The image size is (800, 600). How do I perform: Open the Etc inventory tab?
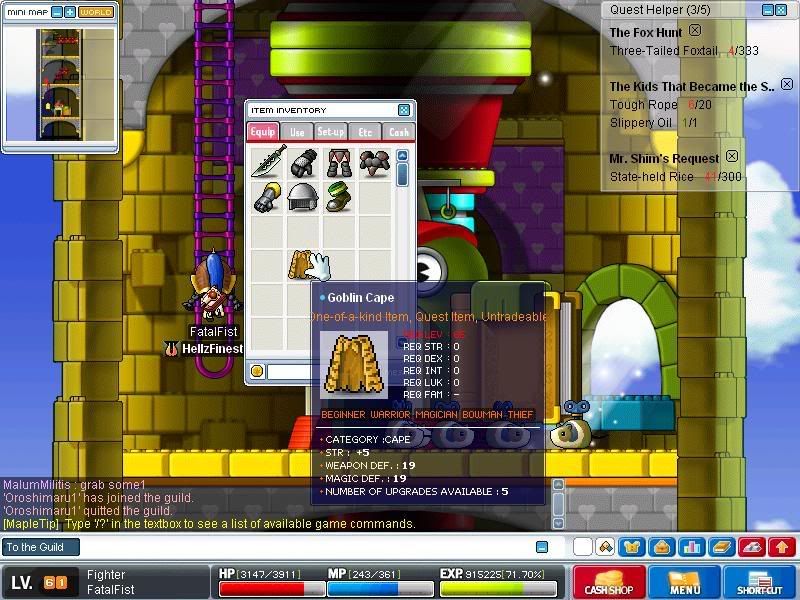[x=366, y=132]
